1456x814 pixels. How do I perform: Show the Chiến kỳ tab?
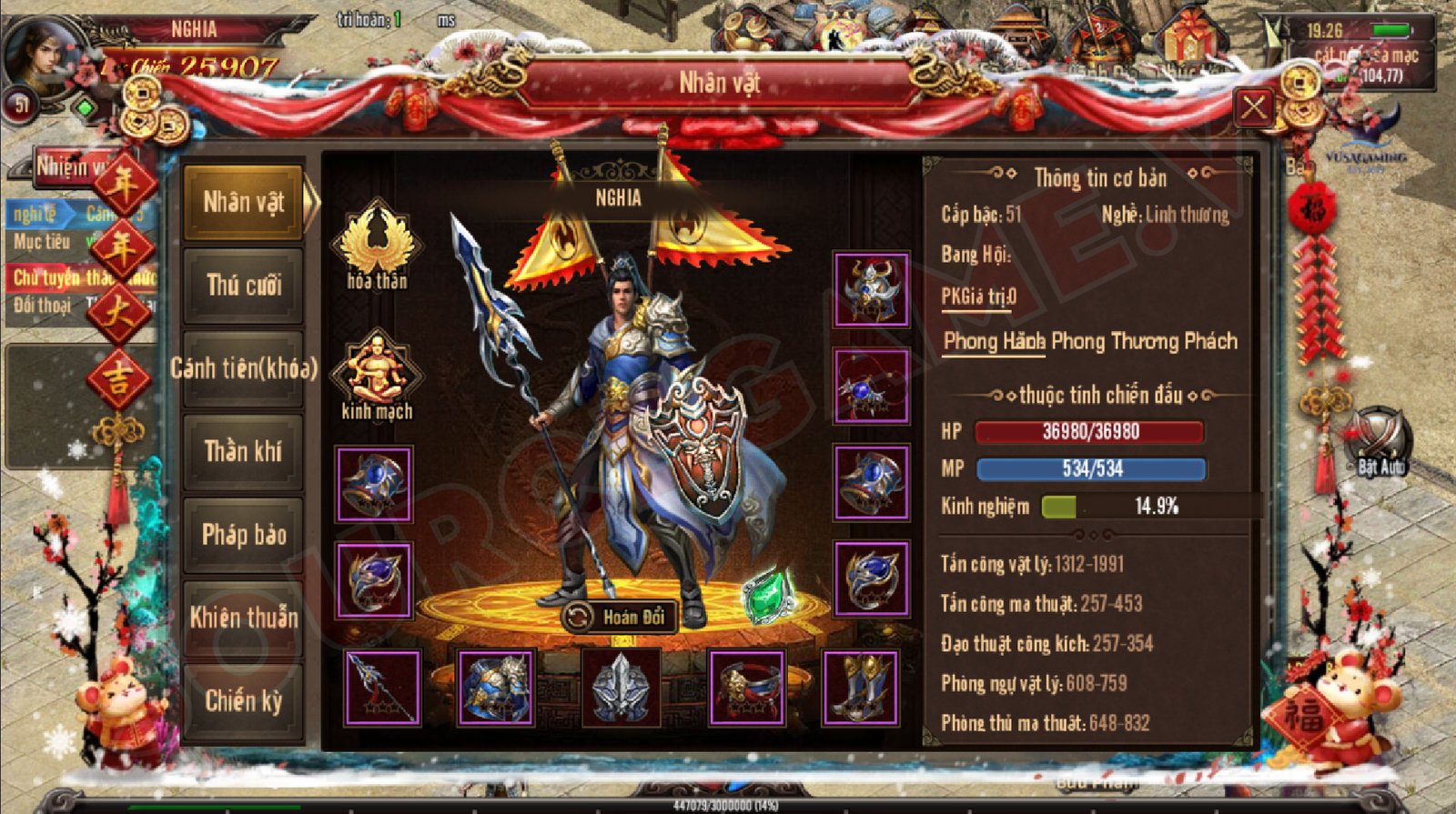(243, 701)
